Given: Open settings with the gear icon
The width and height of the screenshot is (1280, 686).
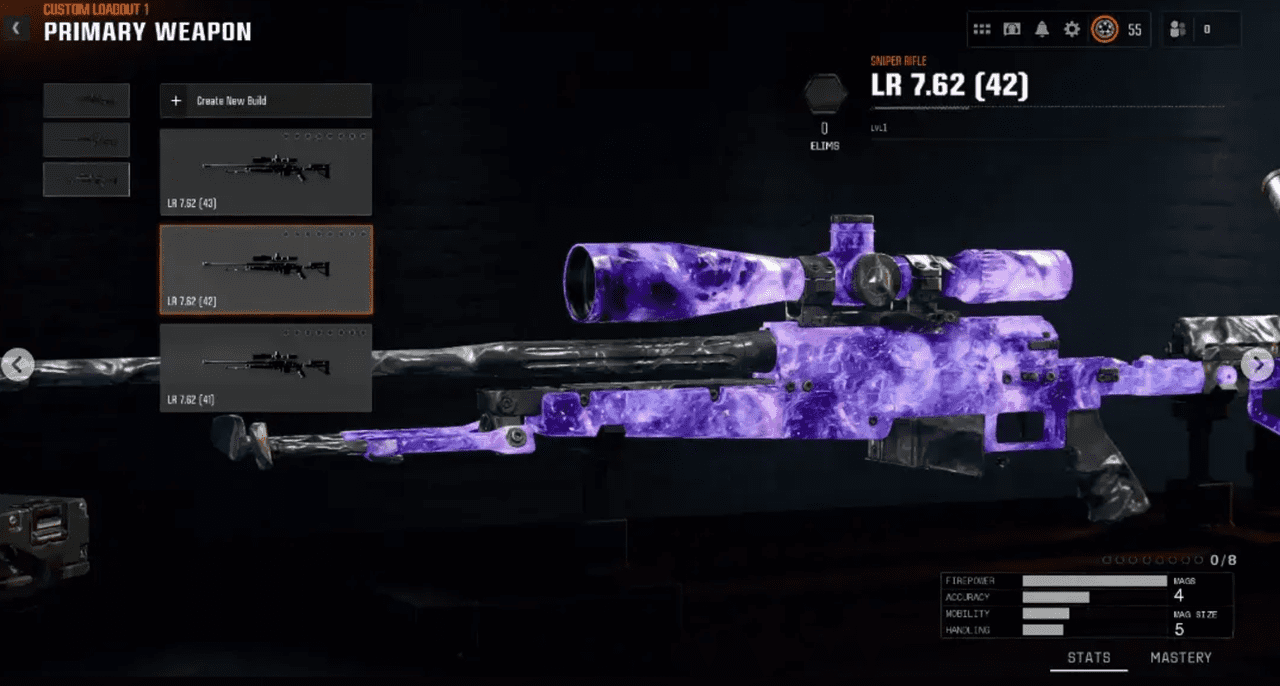Looking at the screenshot, I should [1072, 30].
